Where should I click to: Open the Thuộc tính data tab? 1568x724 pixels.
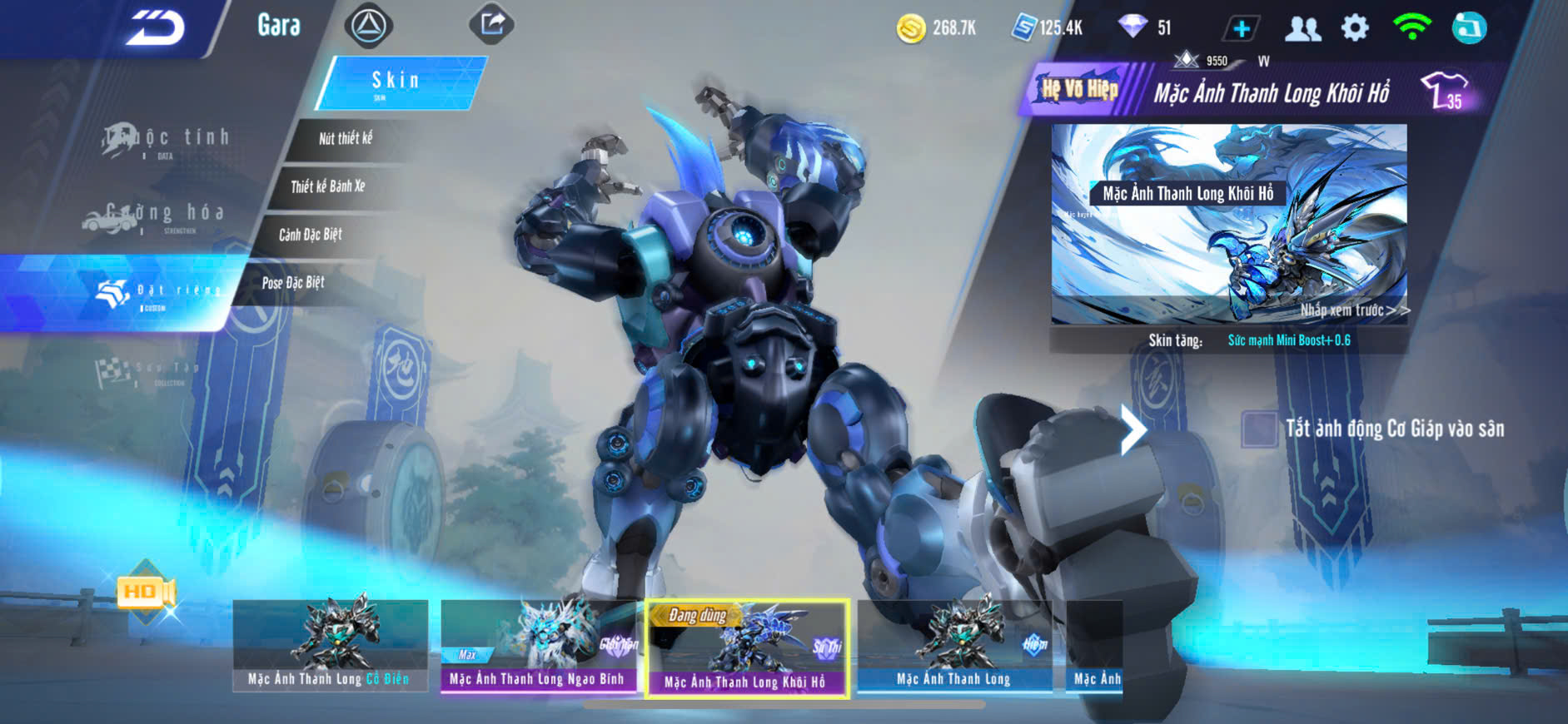(167, 139)
